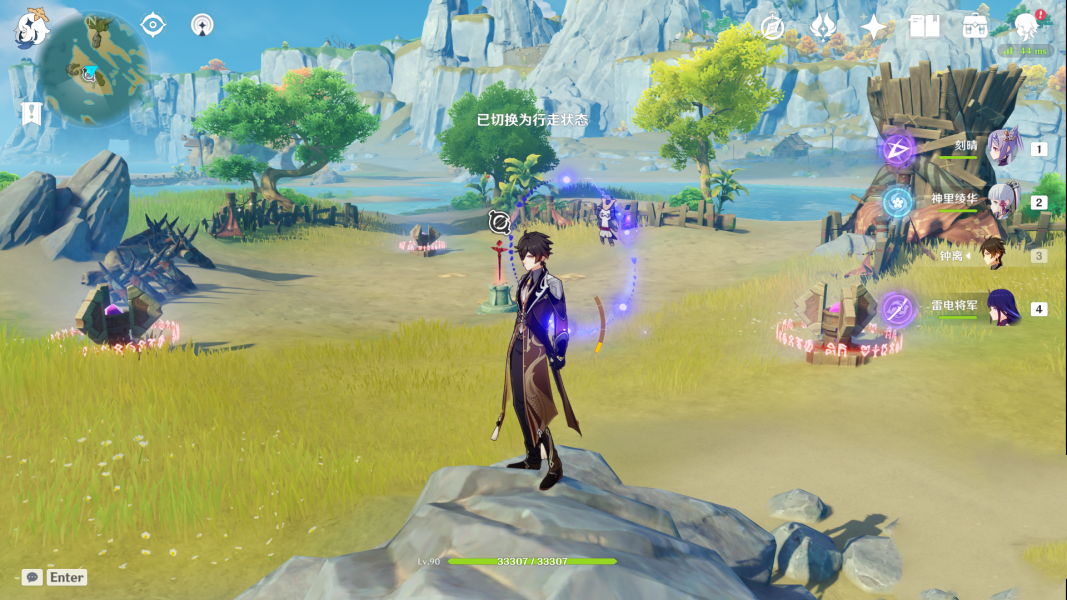The image size is (1067, 600).
Task: Open the chat speech bubble
Action: [x=32, y=577]
